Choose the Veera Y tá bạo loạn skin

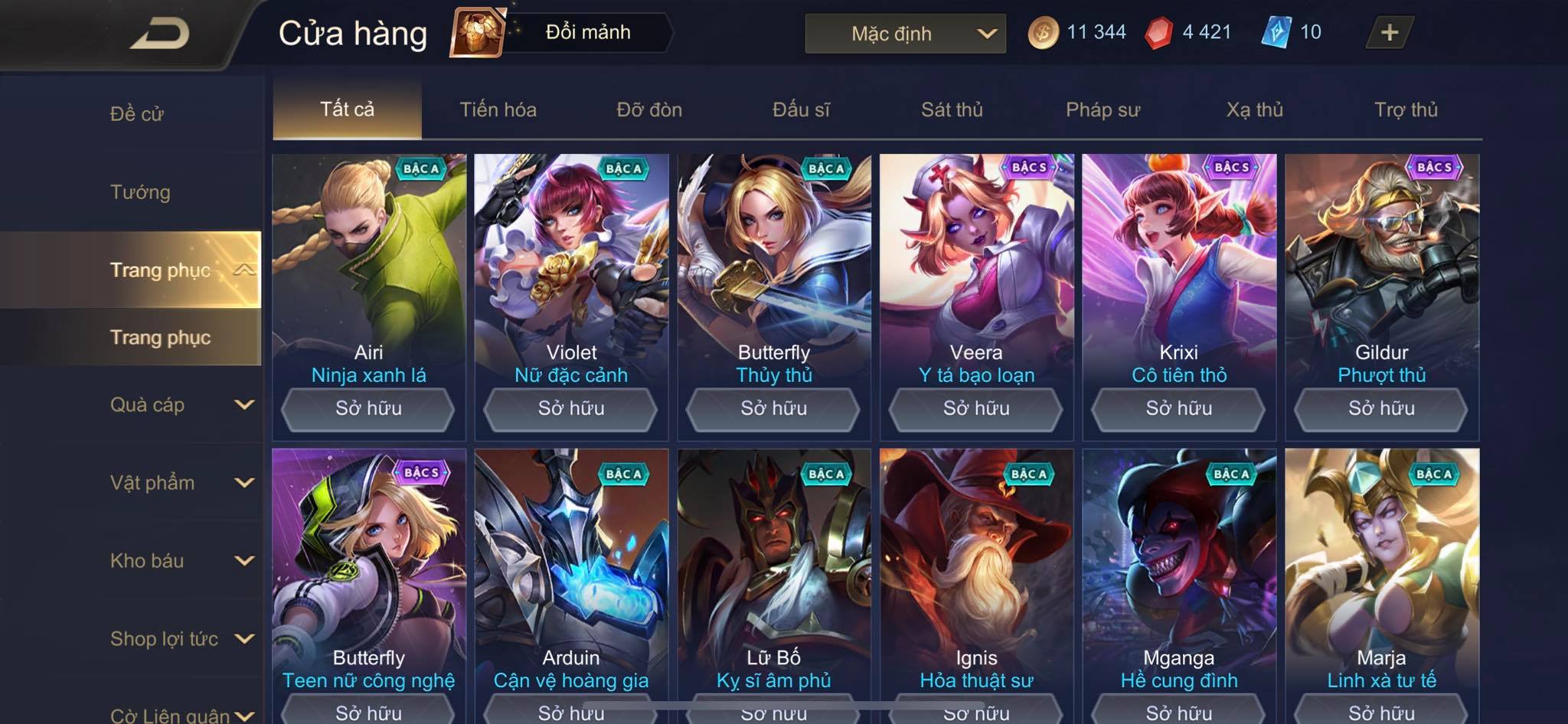coord(976,268)
